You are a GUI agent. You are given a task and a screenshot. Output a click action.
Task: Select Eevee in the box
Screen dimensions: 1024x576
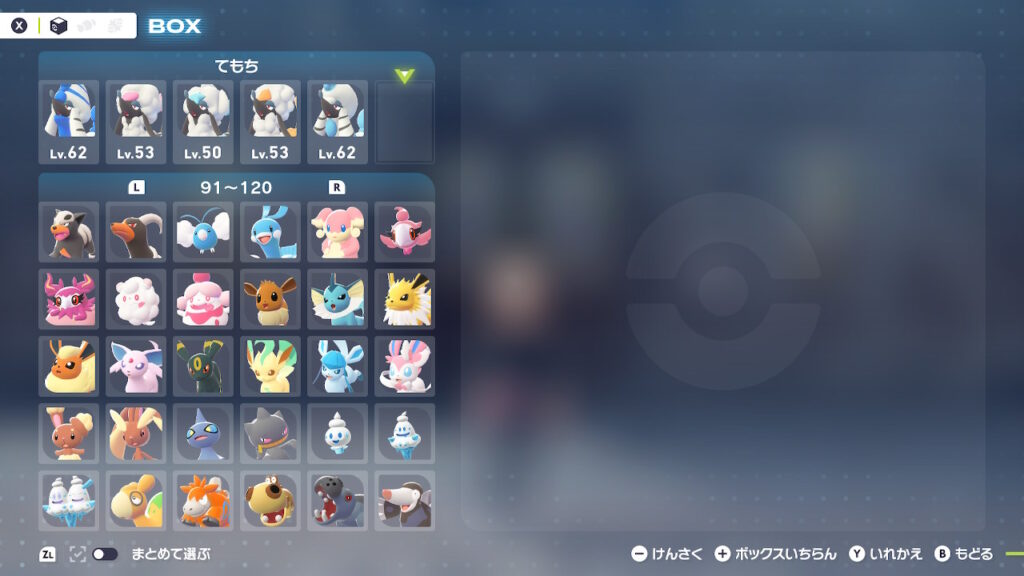coord(270,299)
